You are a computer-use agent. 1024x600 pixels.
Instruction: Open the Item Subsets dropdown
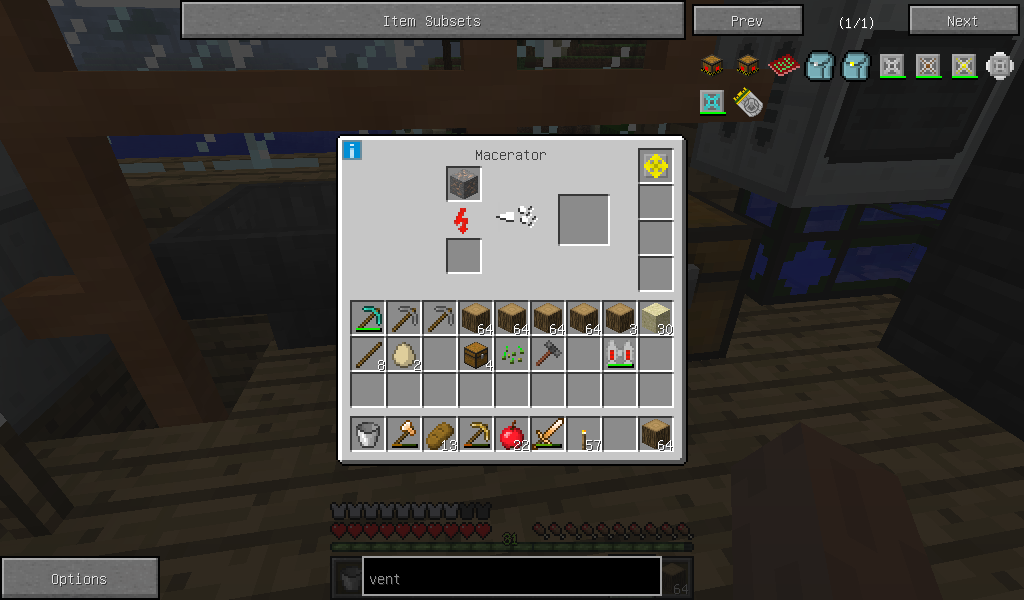pyautogui.click(x=432, y=20)
